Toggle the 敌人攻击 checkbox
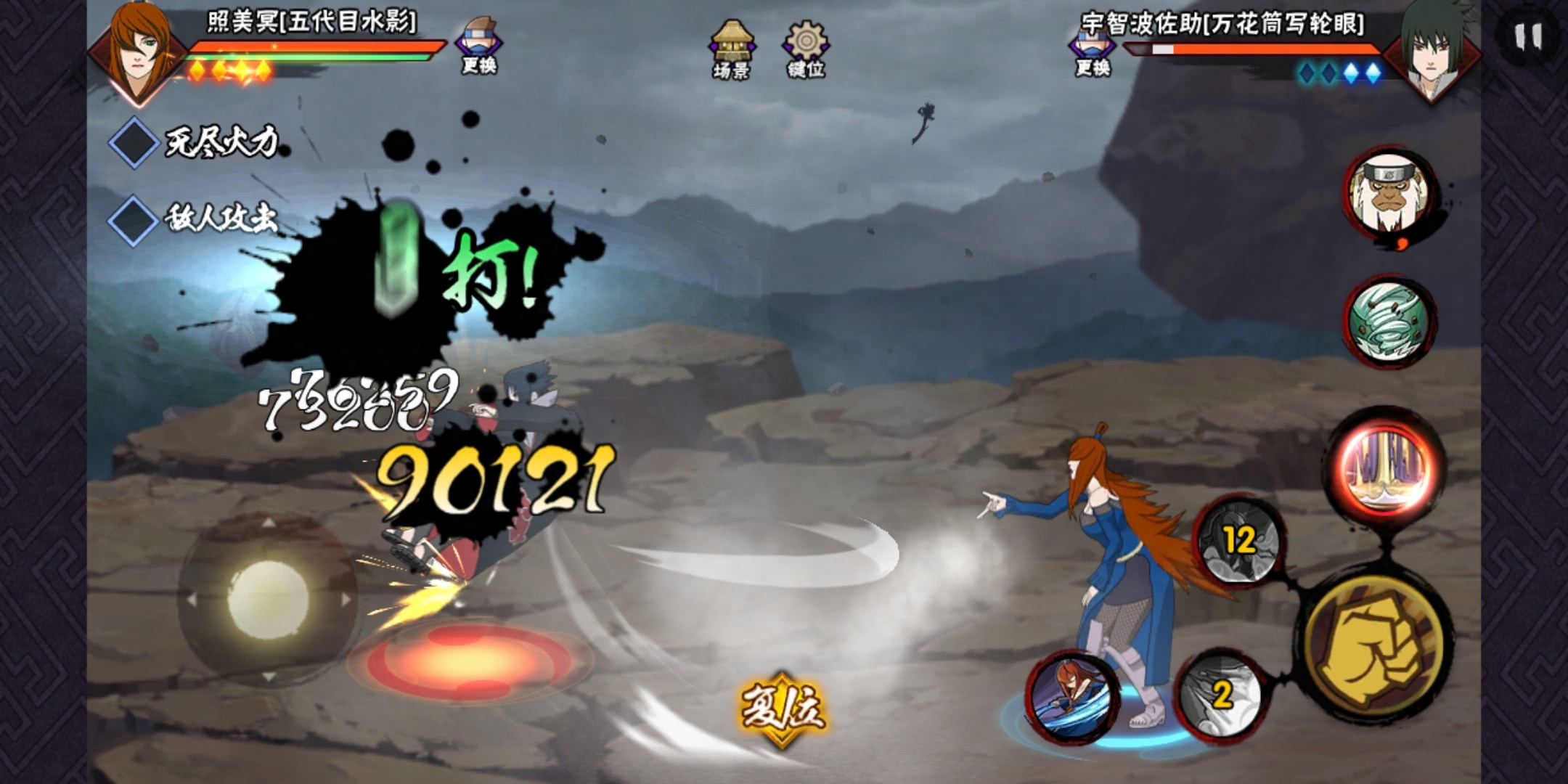 [x=134, y=219]
